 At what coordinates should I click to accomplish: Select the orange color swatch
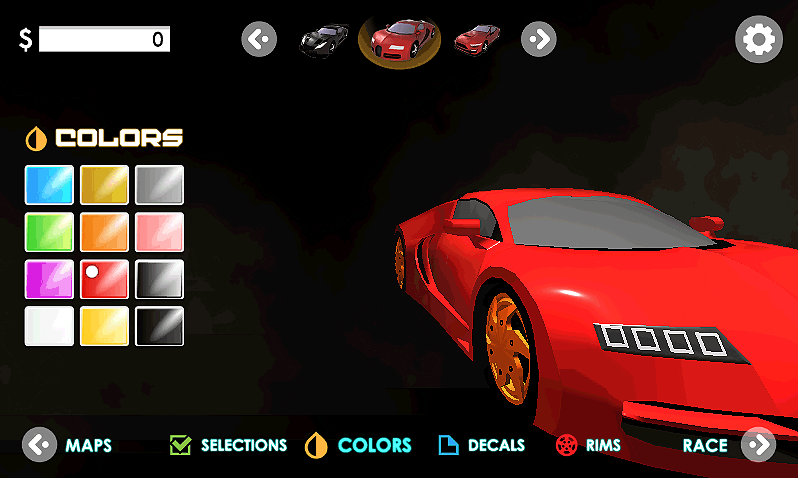(x=105, y=232)
